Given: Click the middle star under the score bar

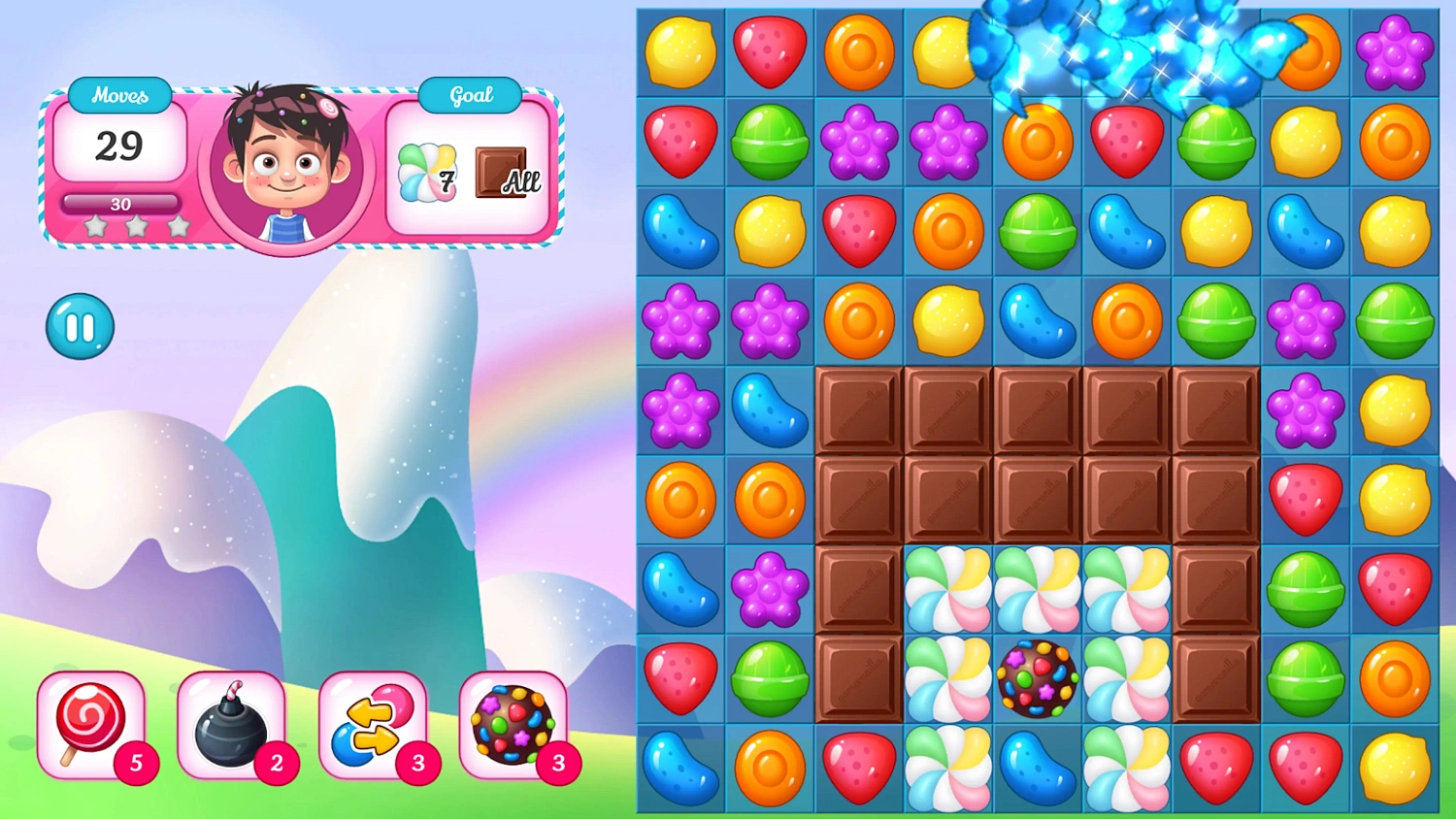Looking at the screenshot, I should [x=136, y=225].
